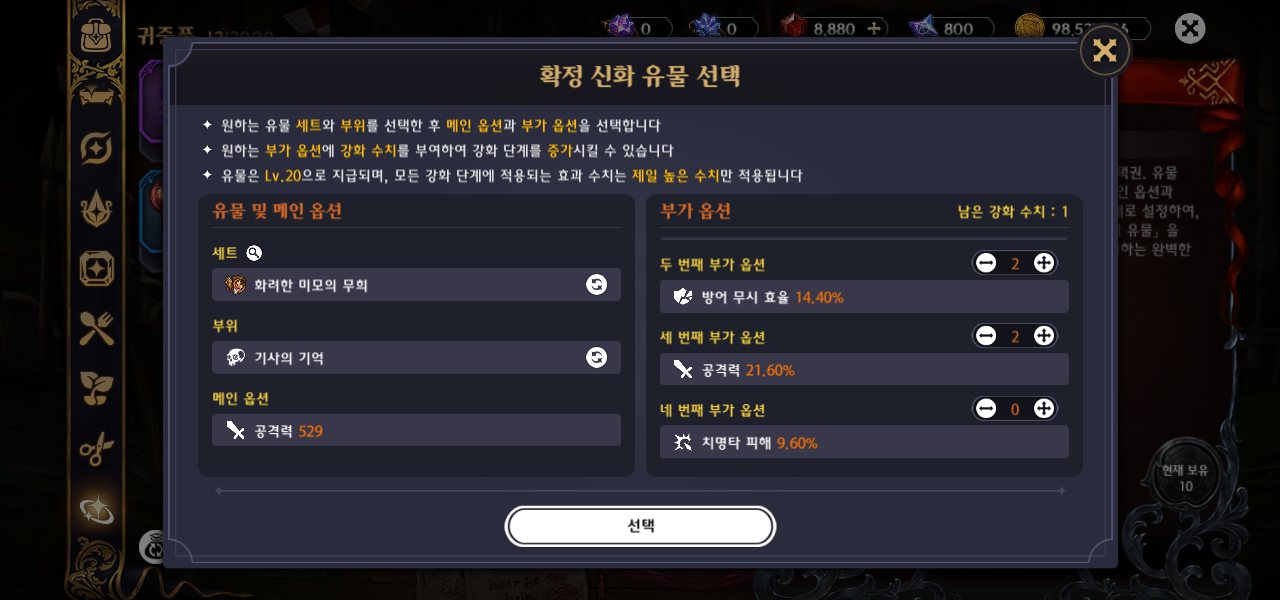Image resolution: width=1280 pixels, height=600 pixels.
Task: Select the 방어 무시 효율 sub-option row
Action: coord(864,297)
